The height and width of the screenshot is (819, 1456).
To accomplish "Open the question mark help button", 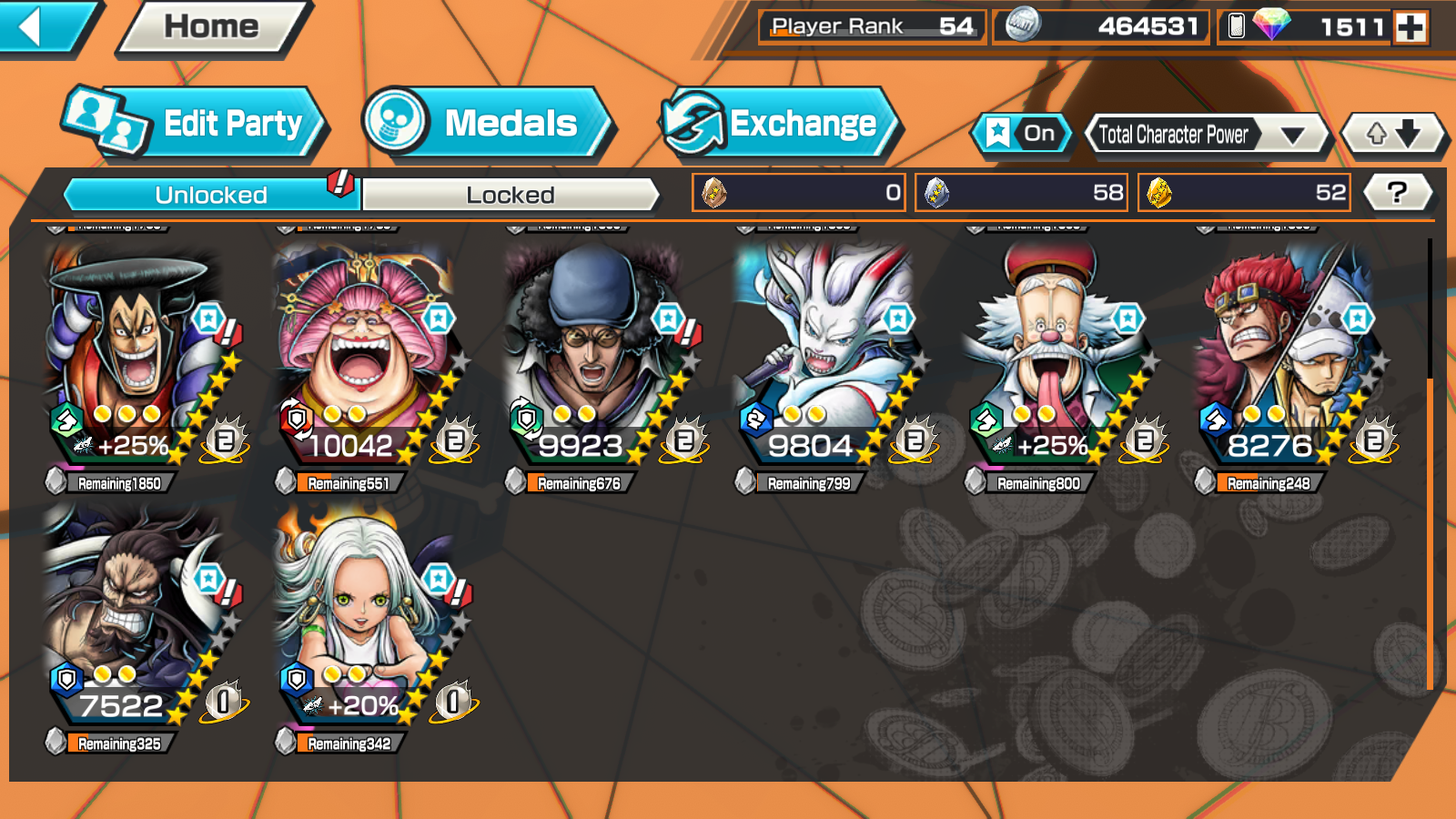I will (1397, 192).
